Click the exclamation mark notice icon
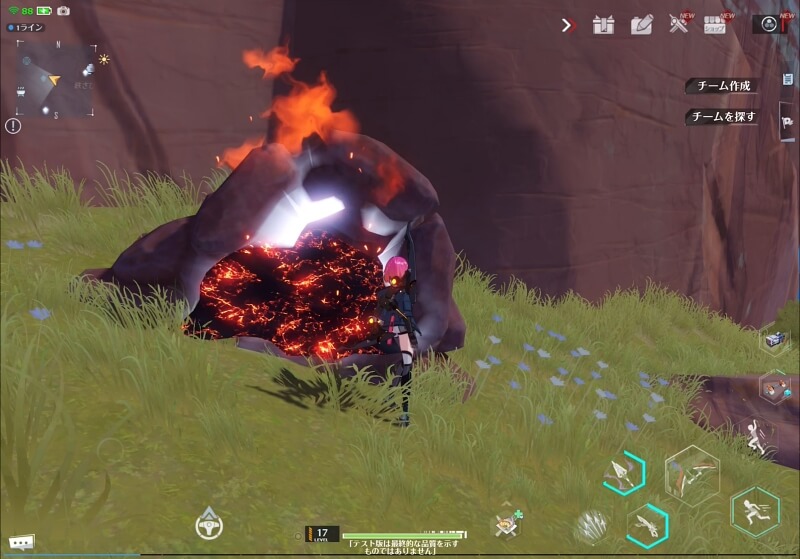Viewport: 800px width, 559px height. pos(13,126)
